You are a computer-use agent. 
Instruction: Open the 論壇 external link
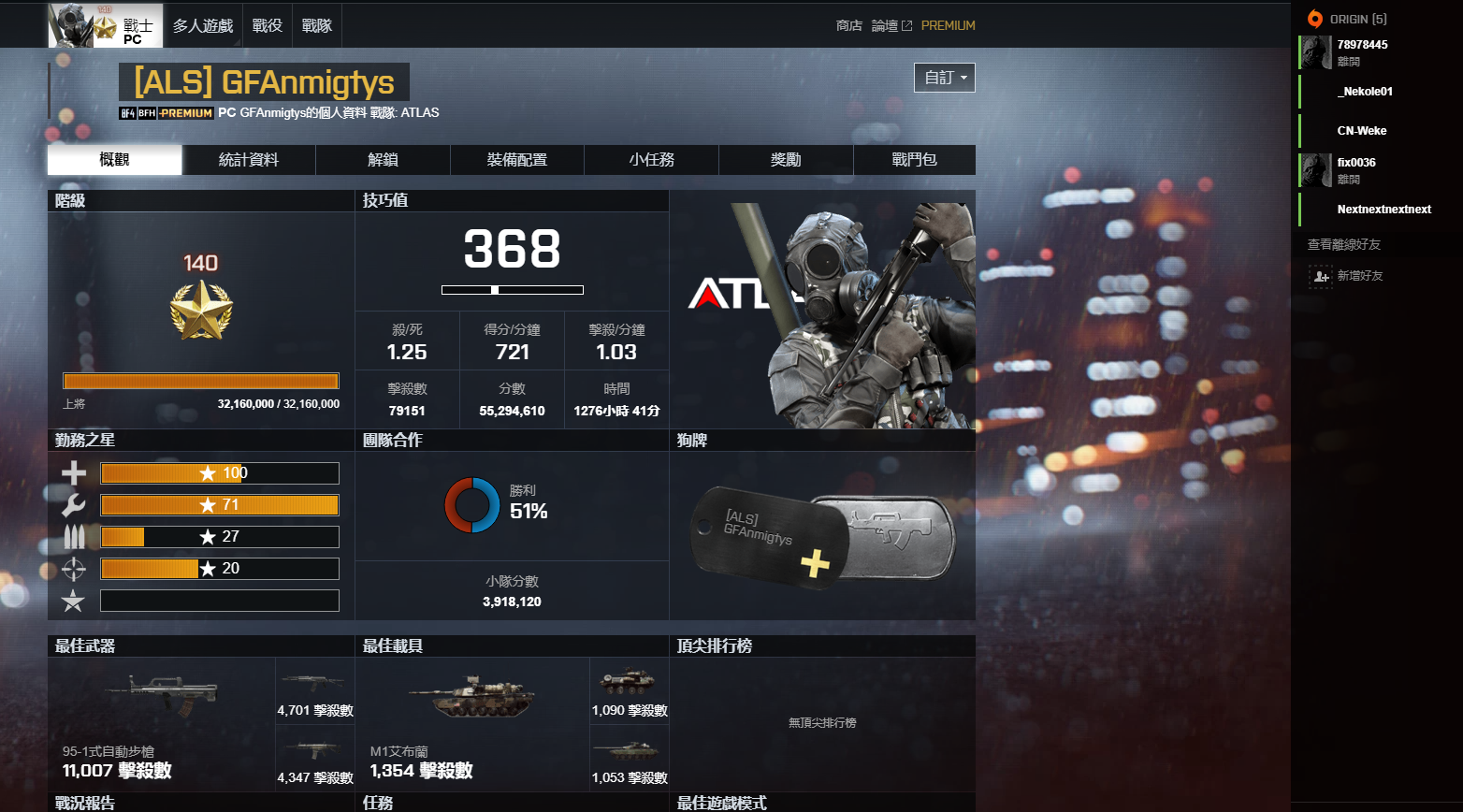click(887, 25)
